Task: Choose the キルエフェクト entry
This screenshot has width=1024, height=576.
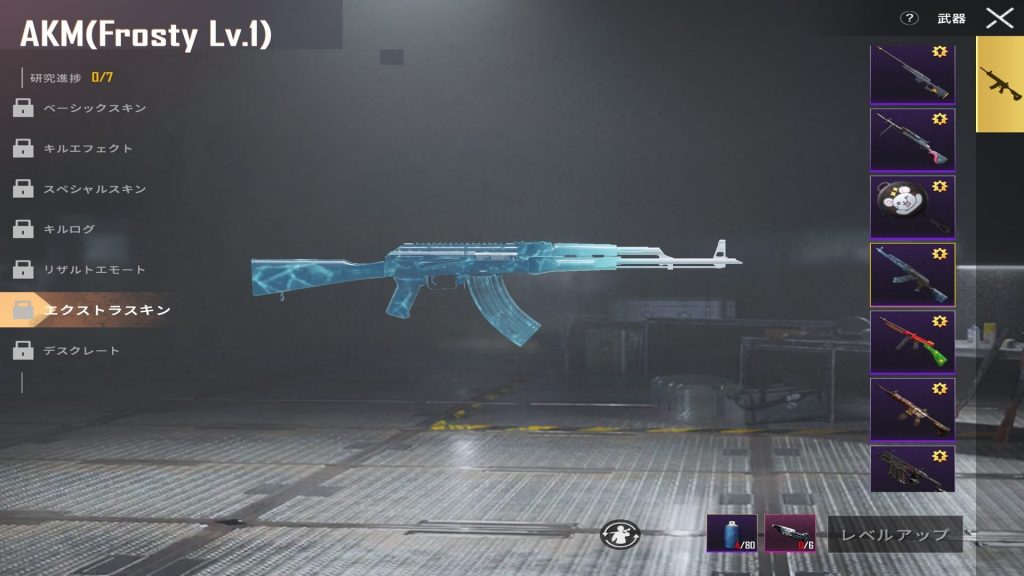Action: click(88, 148)
